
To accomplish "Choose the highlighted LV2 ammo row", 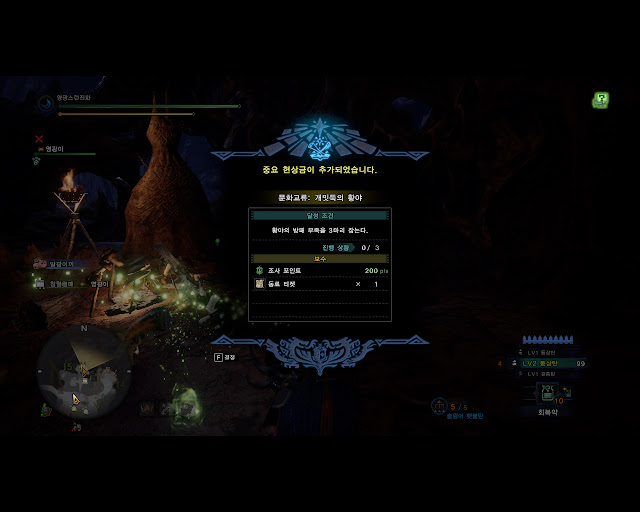I will coord(552,363).
